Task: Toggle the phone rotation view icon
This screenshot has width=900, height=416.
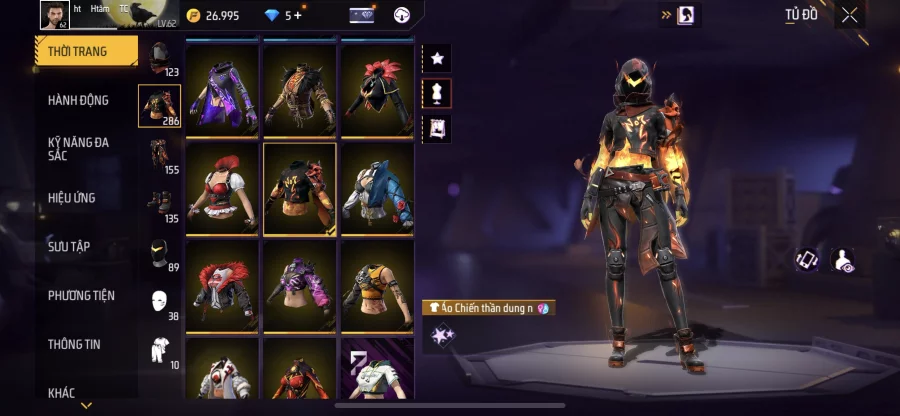Action: (x=807, y=260)
